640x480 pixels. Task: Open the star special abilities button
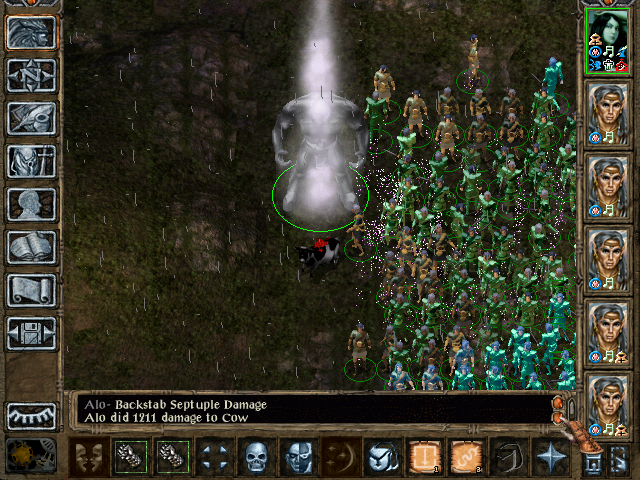pyautogui.click(x=549, y=457)
